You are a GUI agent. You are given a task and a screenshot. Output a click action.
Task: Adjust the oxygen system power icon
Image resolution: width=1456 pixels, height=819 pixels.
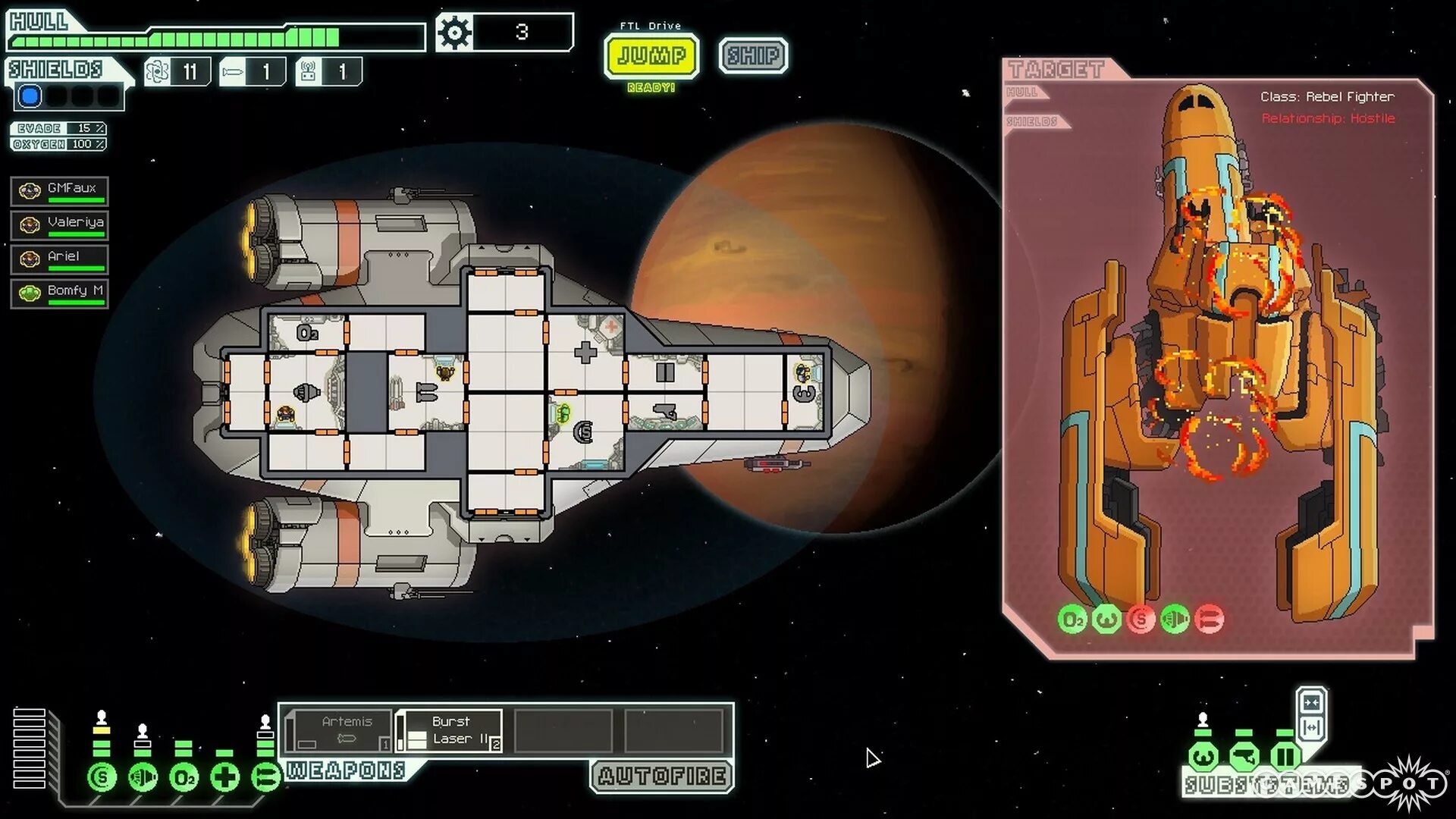[x=184, y=777]
